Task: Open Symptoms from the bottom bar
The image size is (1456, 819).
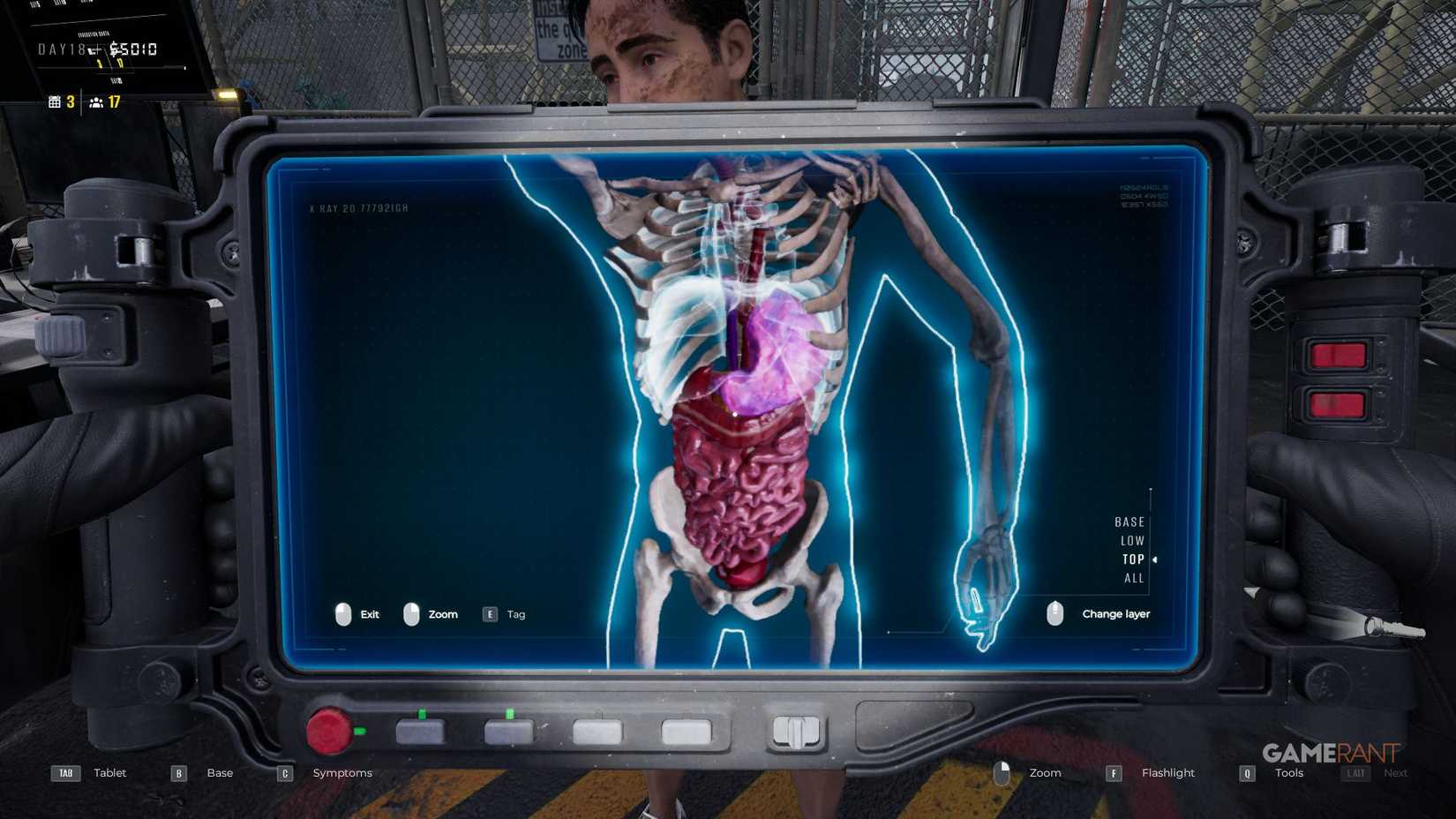Action: (341, 772)
